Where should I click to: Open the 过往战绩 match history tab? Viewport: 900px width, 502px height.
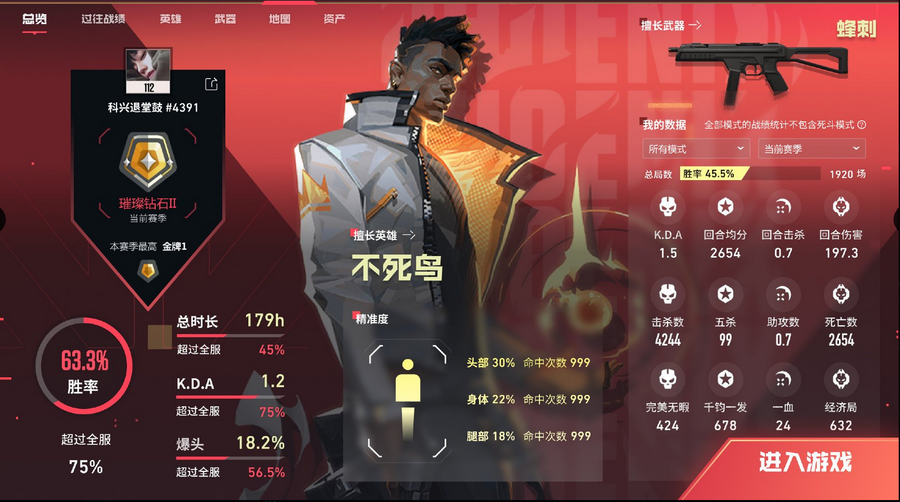(x=103, y=19)
